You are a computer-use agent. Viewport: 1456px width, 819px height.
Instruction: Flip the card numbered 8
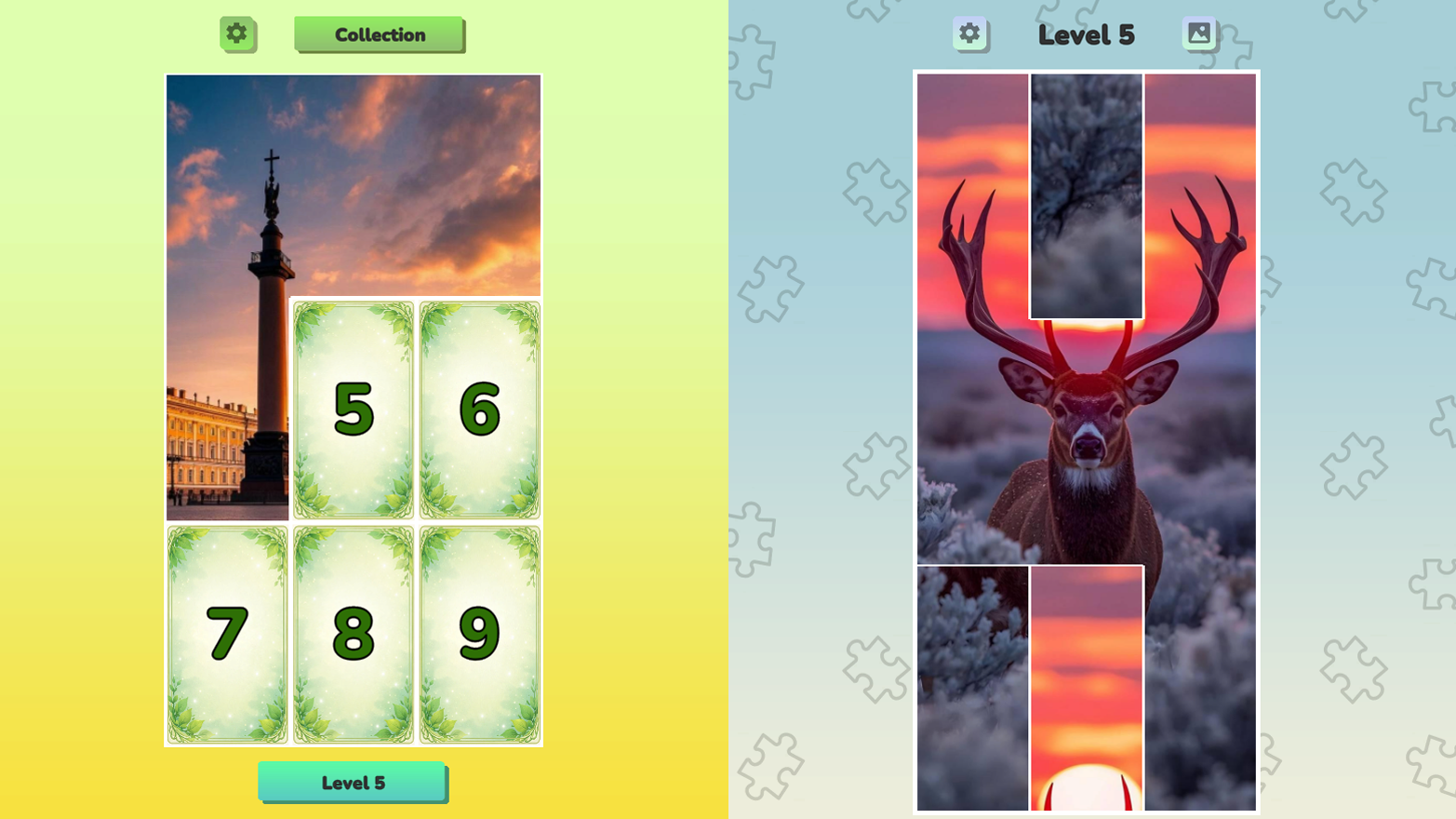coord(354,633)
